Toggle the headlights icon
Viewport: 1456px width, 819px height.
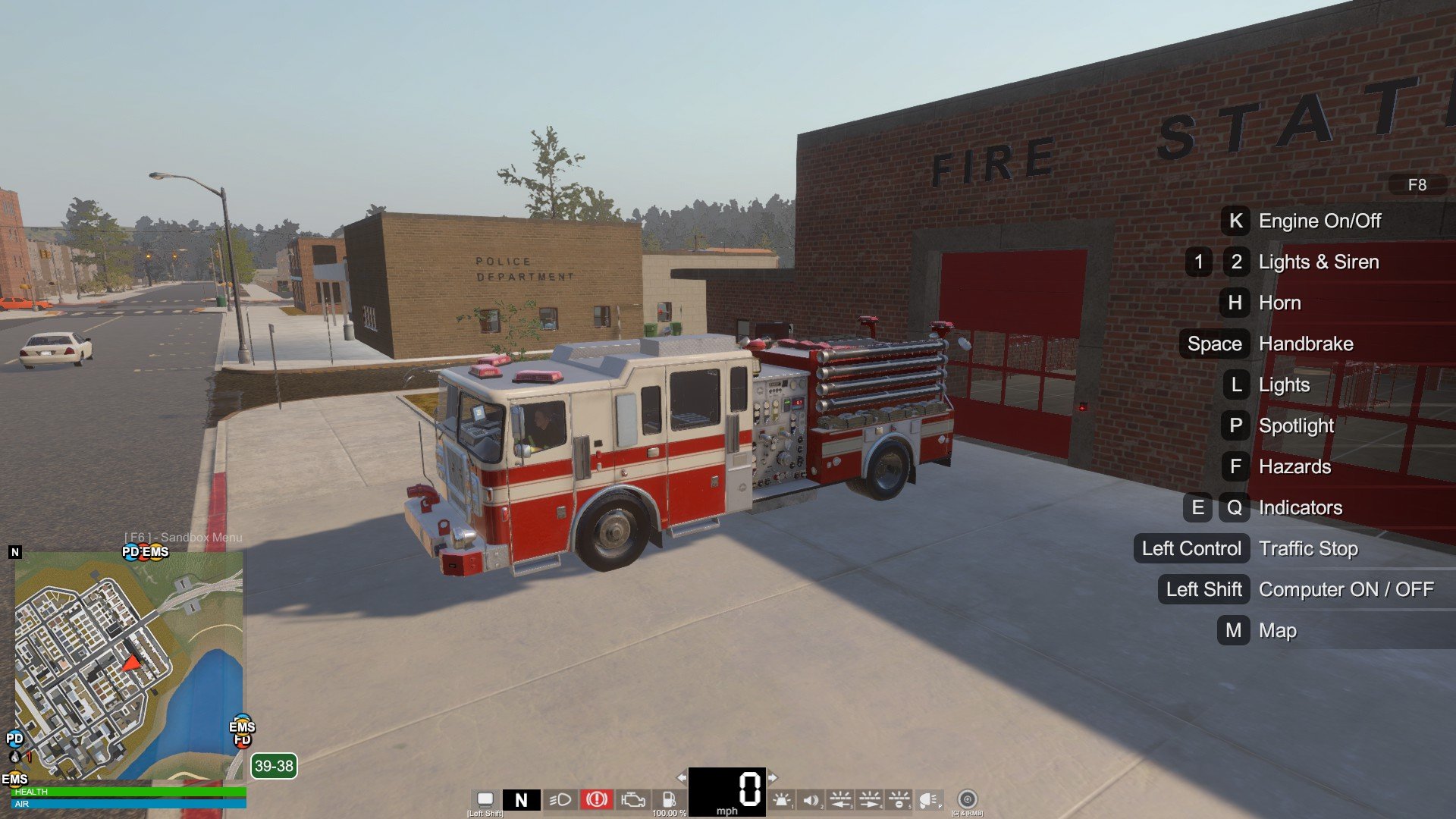(560, 799)
